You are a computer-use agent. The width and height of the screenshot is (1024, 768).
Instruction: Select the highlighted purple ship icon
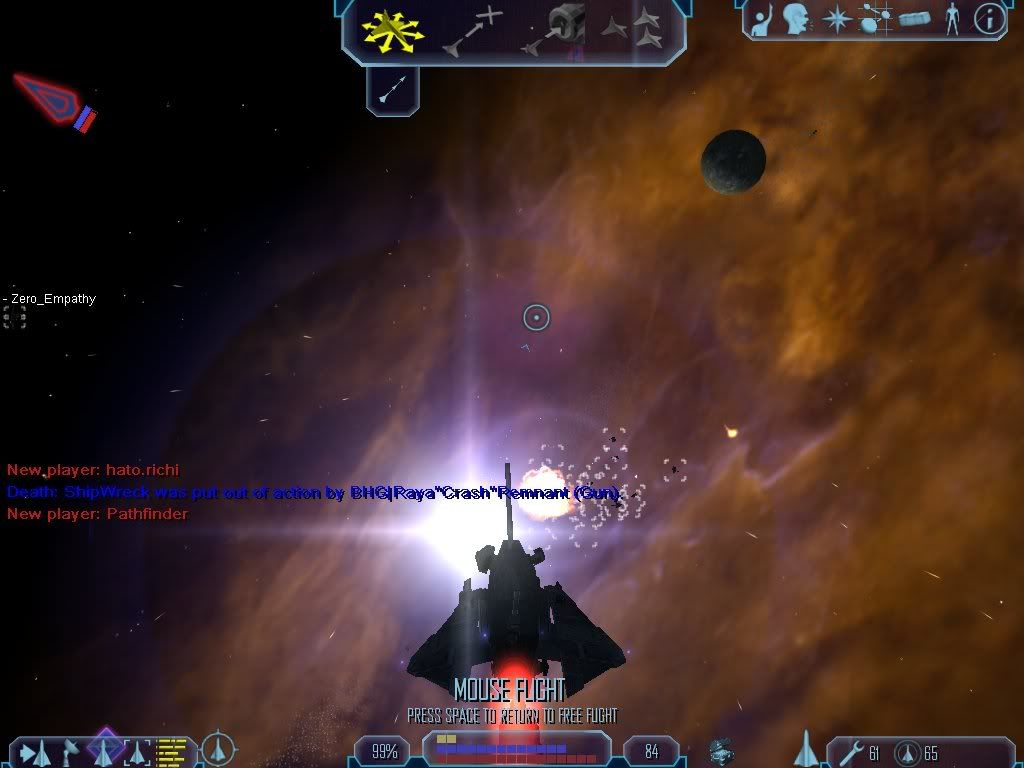coord(104,748)
